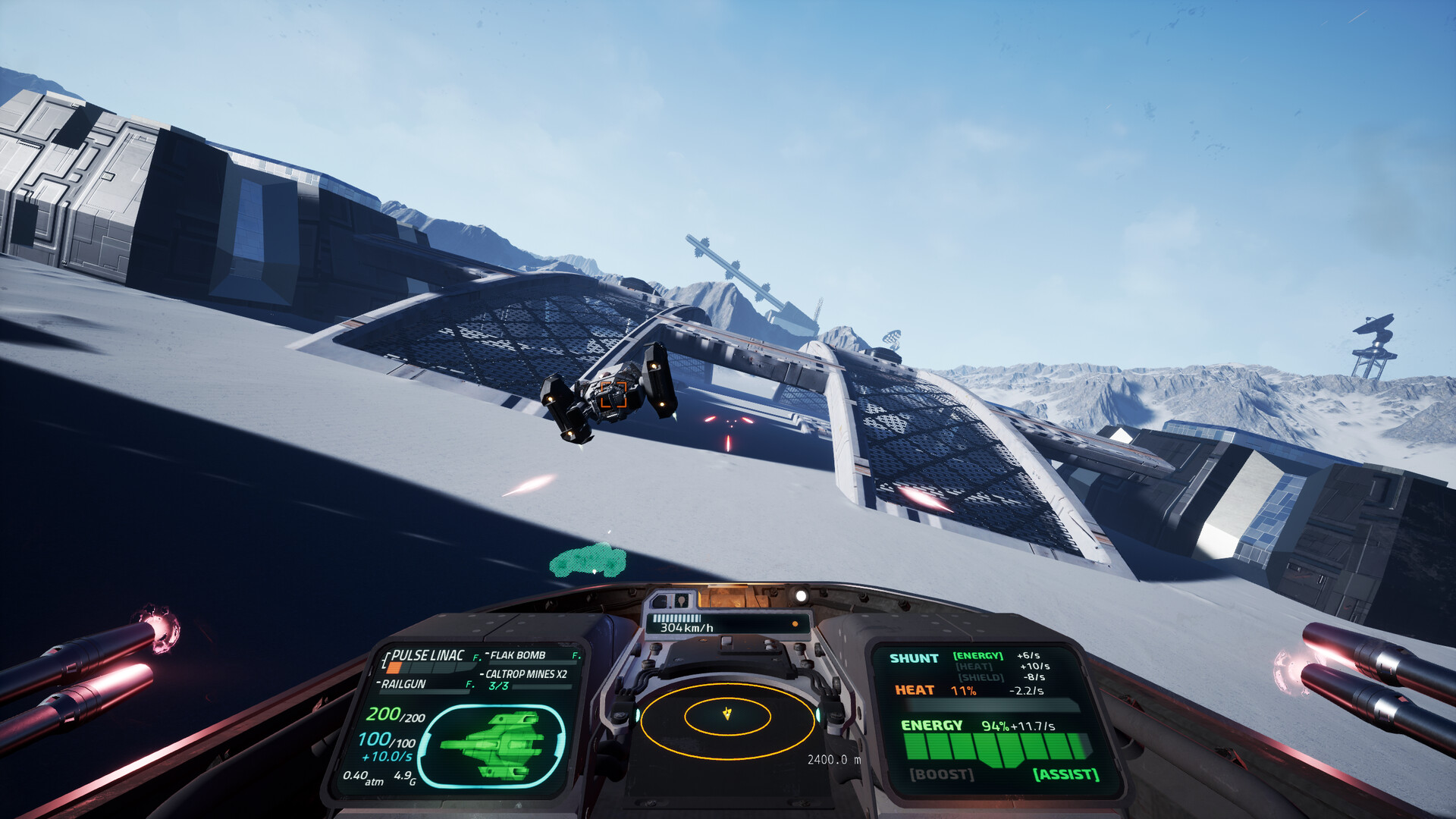Click the orange indicator dot beside the speed readout
Image resolution: width=1456 pixels, height=819 pixels.
(795, 623)
